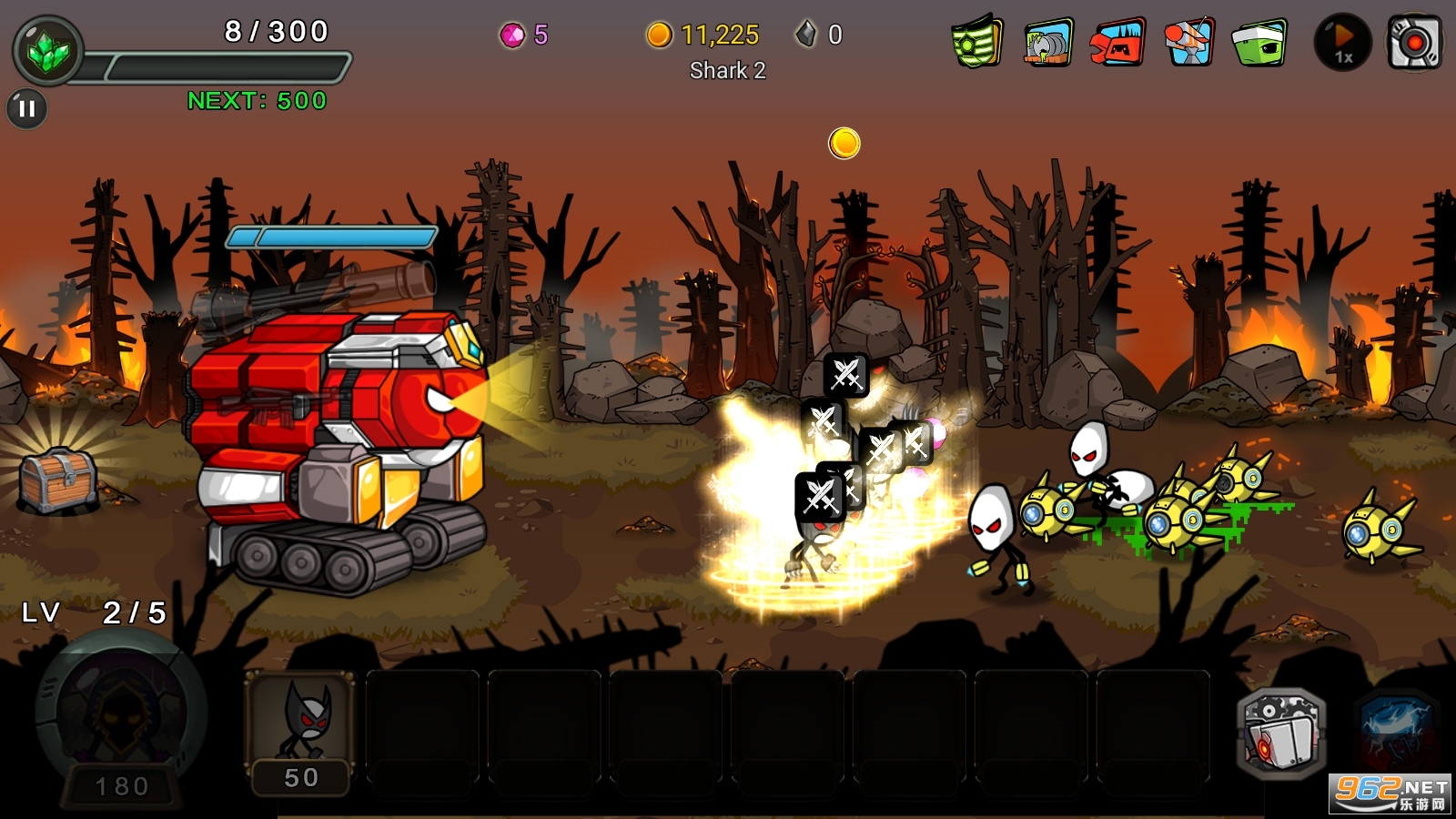Collect the glowing treasure chest

[59, 479]
